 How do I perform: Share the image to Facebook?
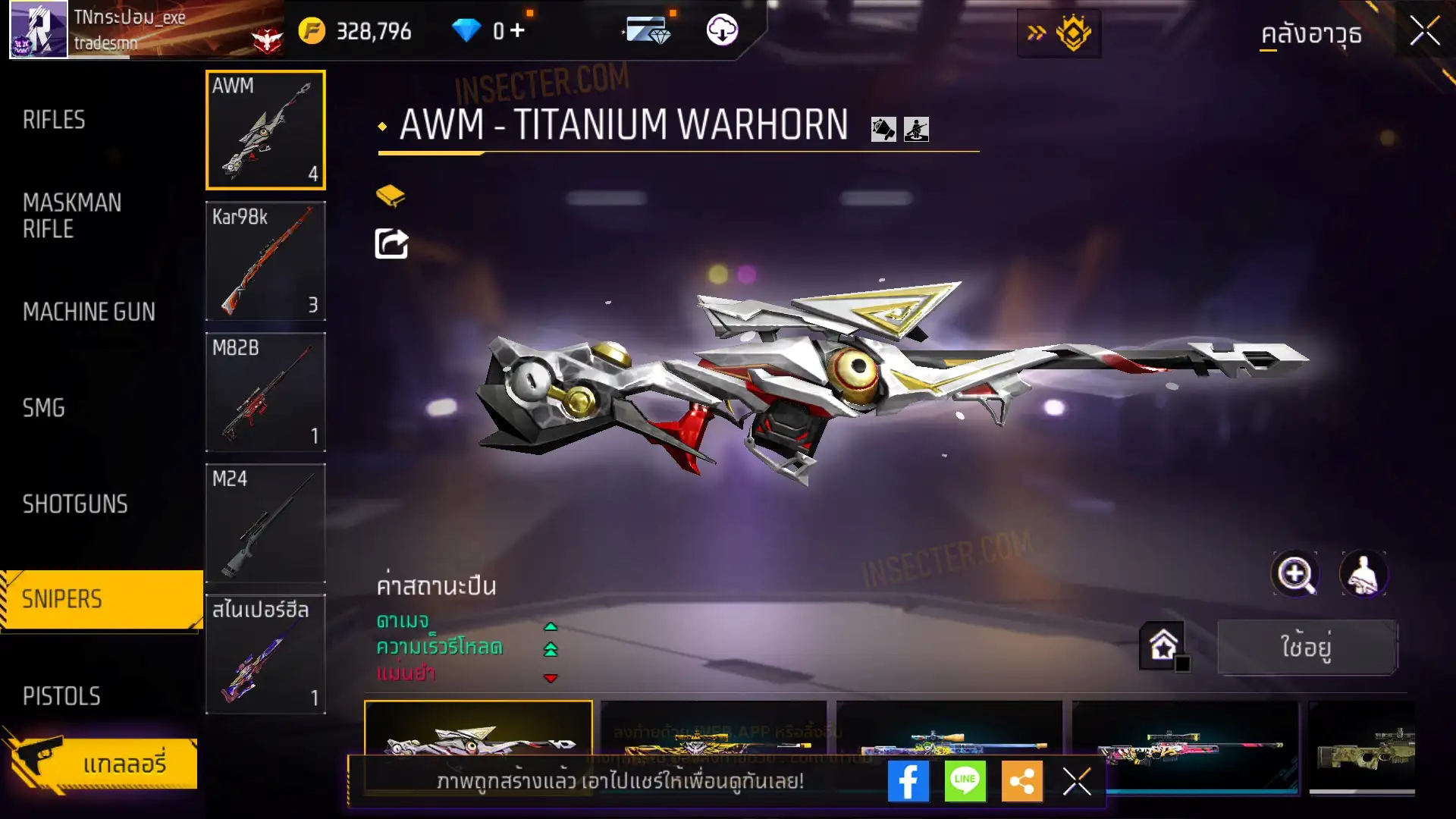(908, 781)
